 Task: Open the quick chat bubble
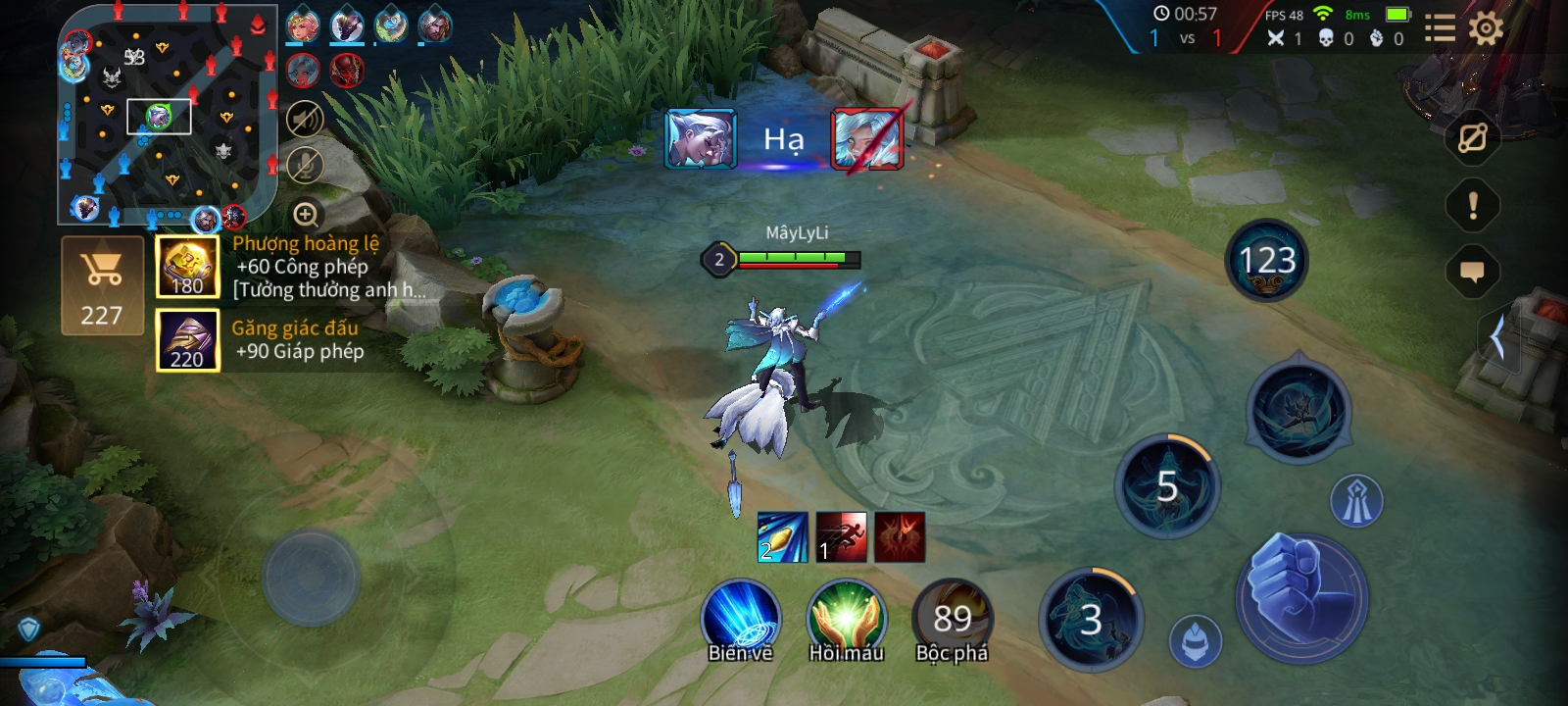tap(1472, 272)
